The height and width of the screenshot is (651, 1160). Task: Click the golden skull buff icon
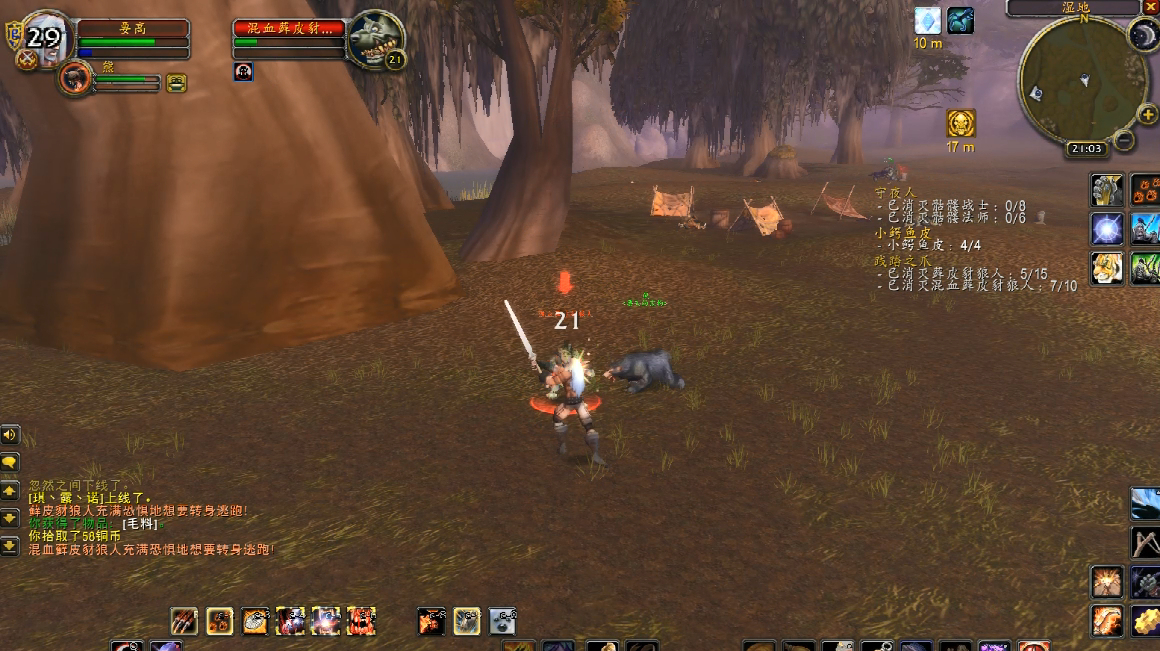pos(961,123)
